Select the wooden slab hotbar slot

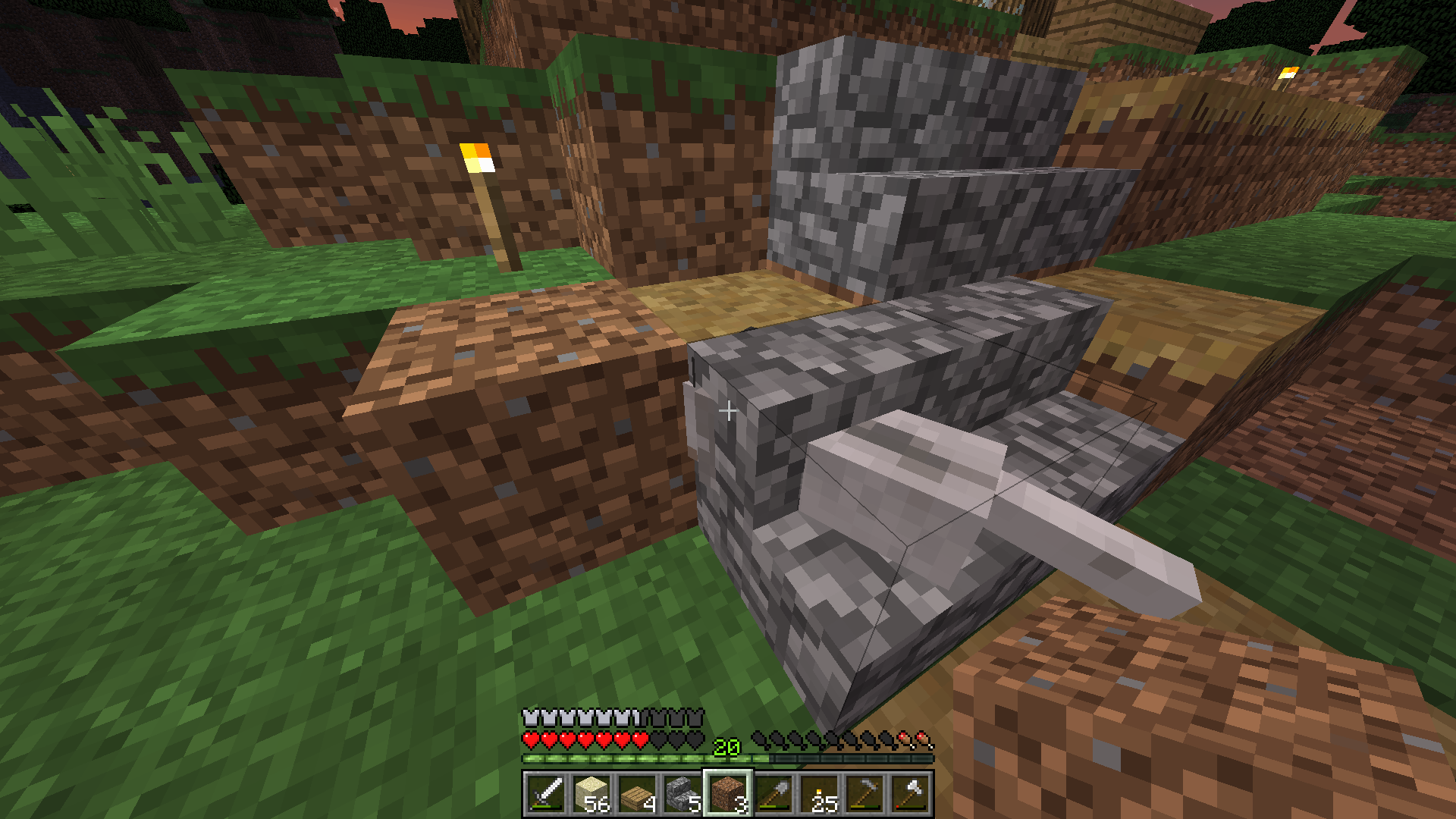tap(637, 794)
